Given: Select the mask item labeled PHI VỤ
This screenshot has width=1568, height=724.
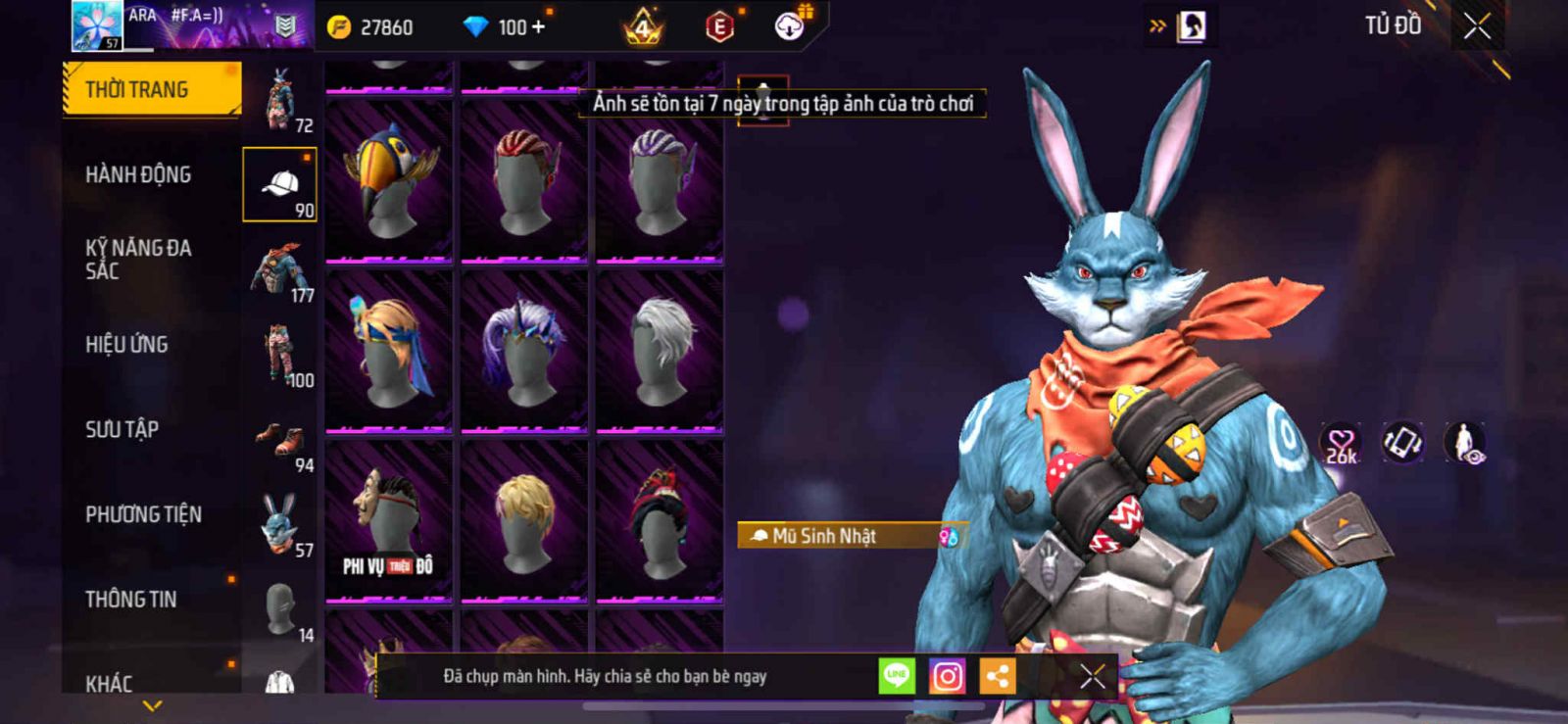Looking at the screenshot, I should [x=389, y=521].
